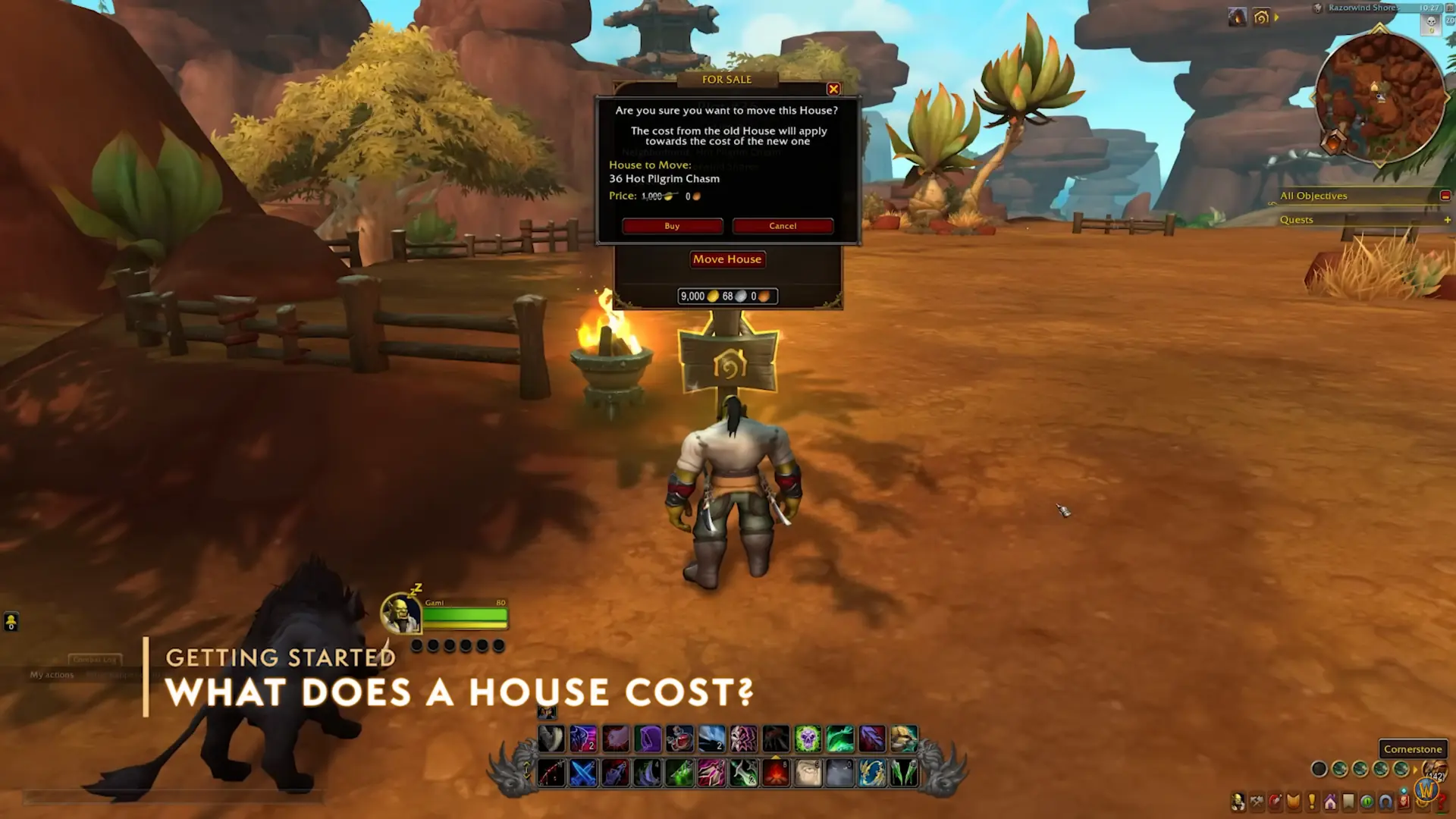Open the character info micro button
This screenshot has width=1456, height=819.
1238,802
